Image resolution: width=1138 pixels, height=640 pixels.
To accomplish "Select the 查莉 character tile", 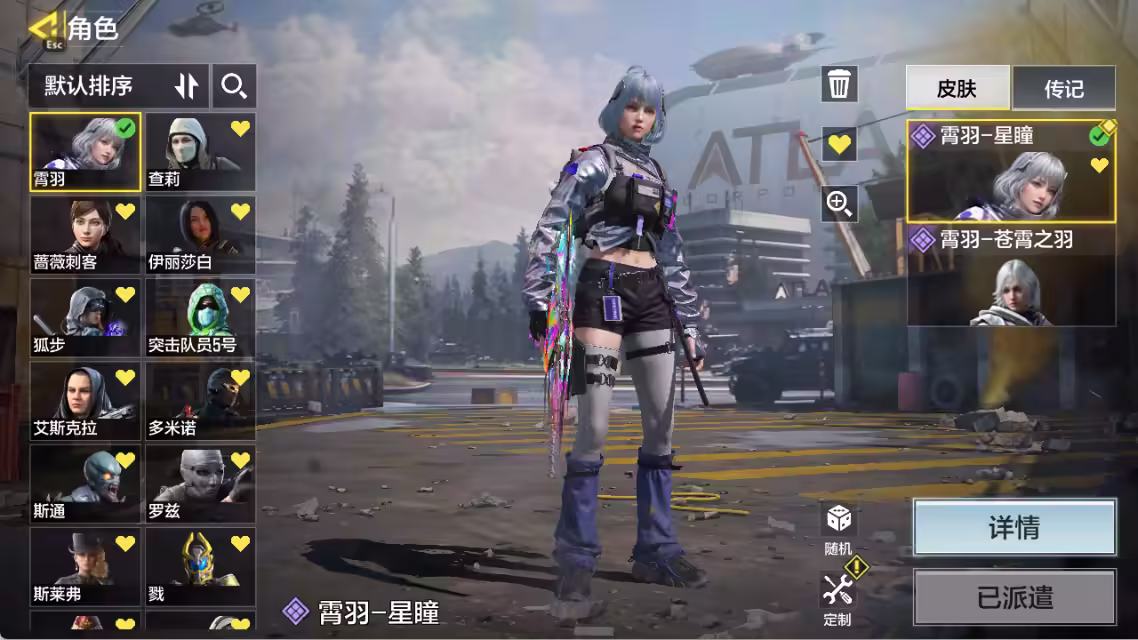I will tap(200, 151).
